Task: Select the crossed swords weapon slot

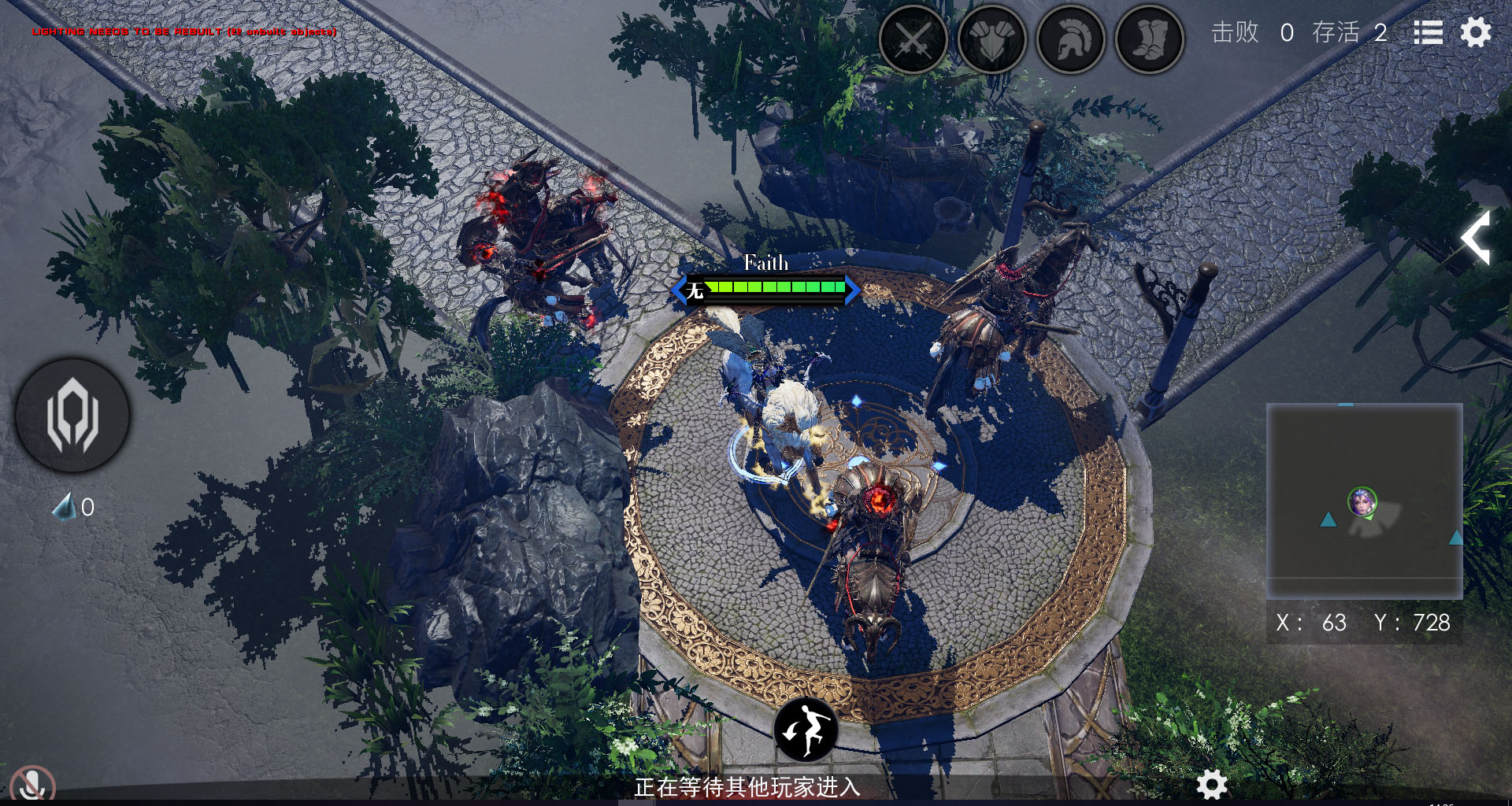Action: [x=913, y=39]
